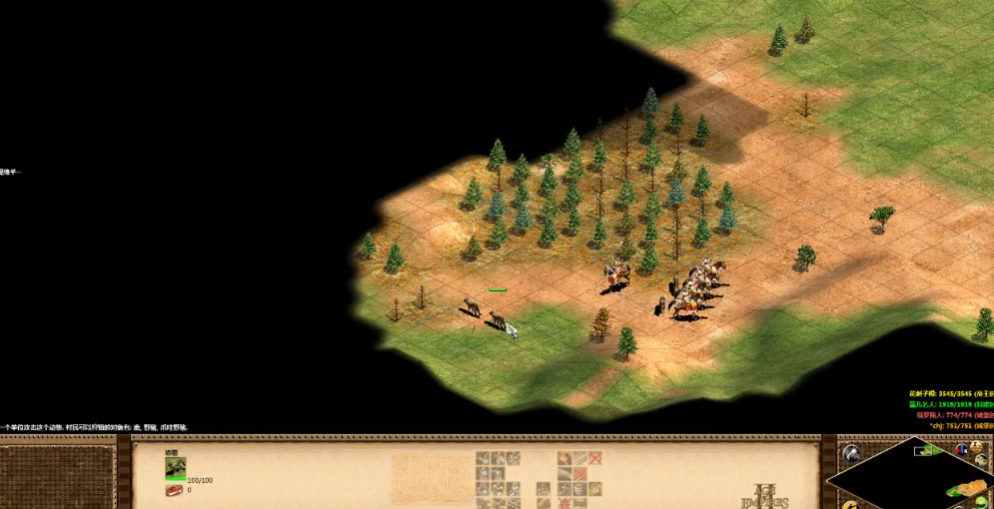Click the silver round button left of minimap
The width and height of the screenshot is (994, 509).
pyautogui.click(x=851, y=454)
